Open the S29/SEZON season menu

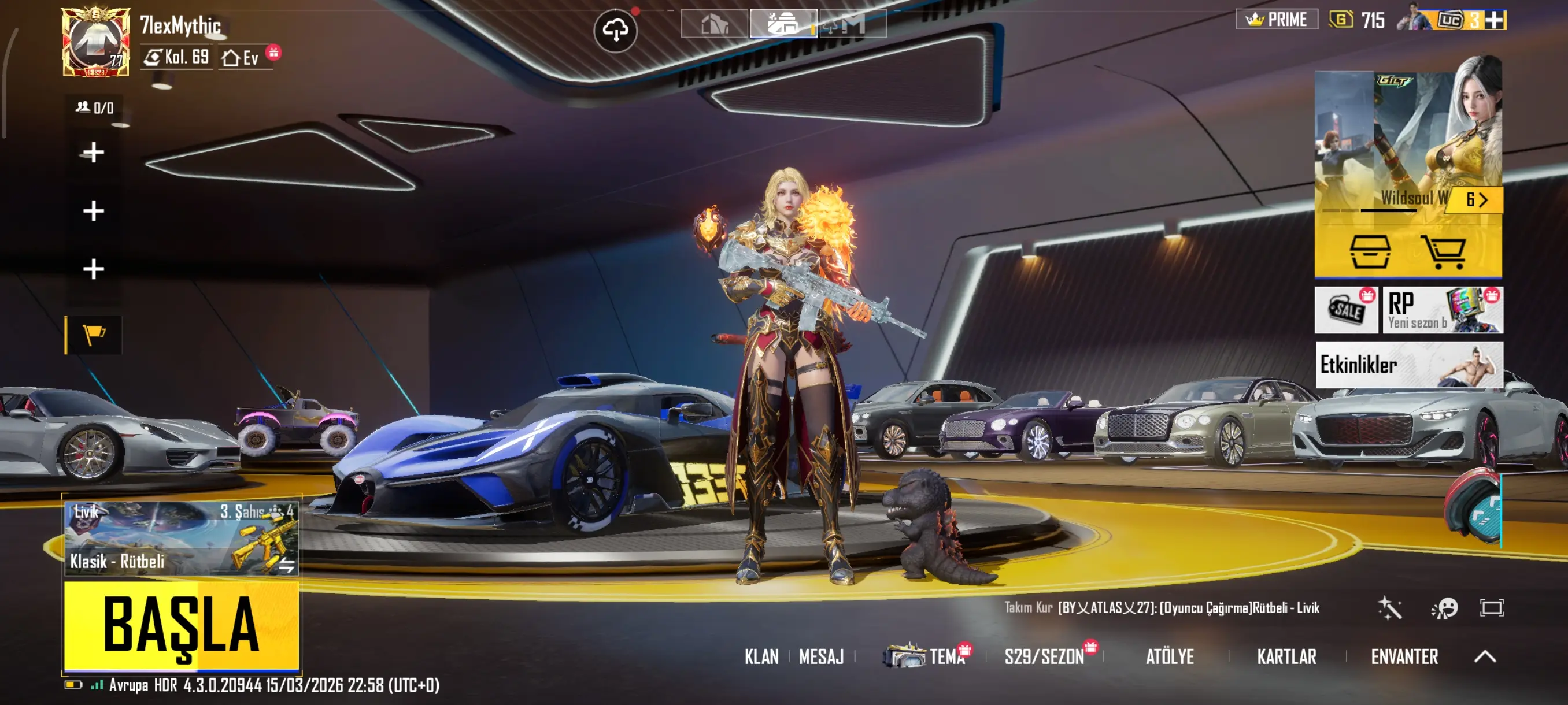pyautogui.click(x=1045, y=657)
